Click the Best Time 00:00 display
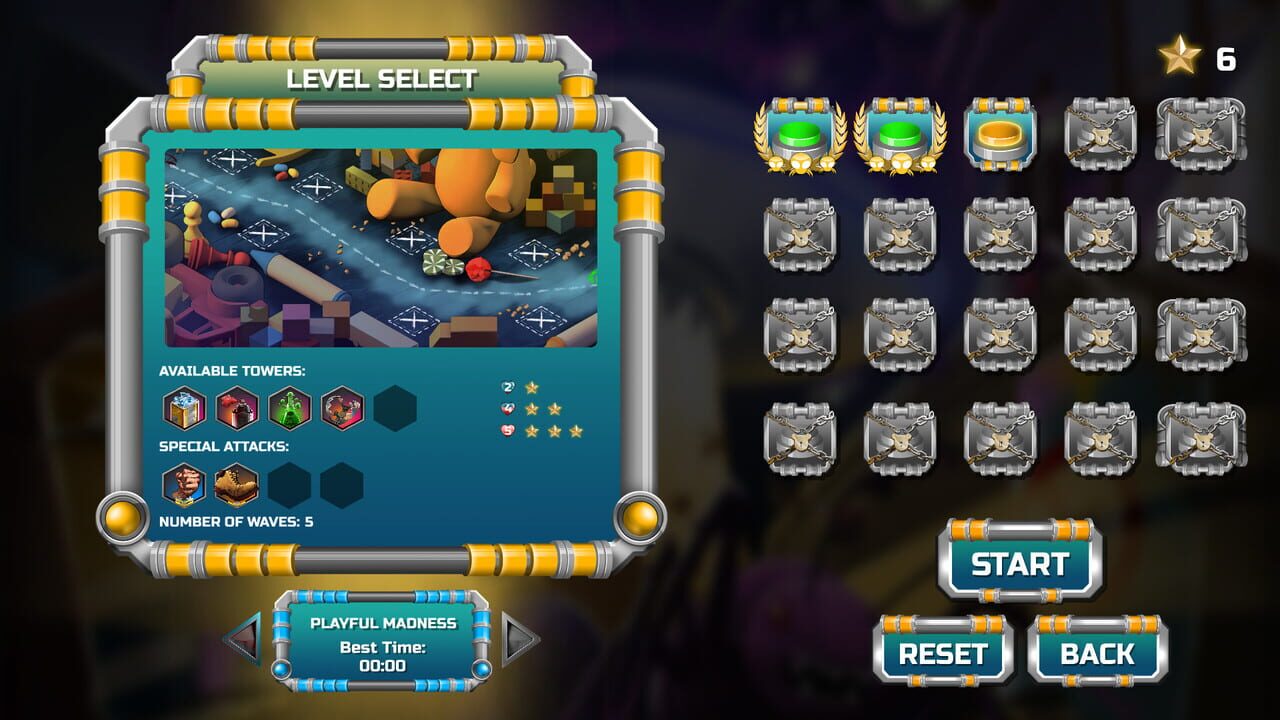1280x720 pixels. tap(383, 657)
